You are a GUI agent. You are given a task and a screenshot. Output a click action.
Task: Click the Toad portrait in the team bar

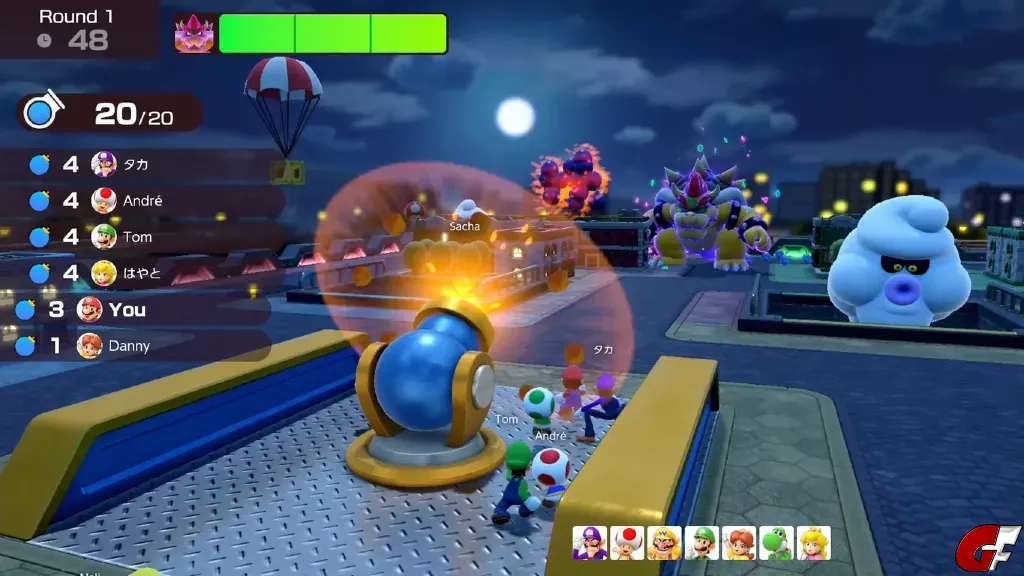[x=627, y=543]
